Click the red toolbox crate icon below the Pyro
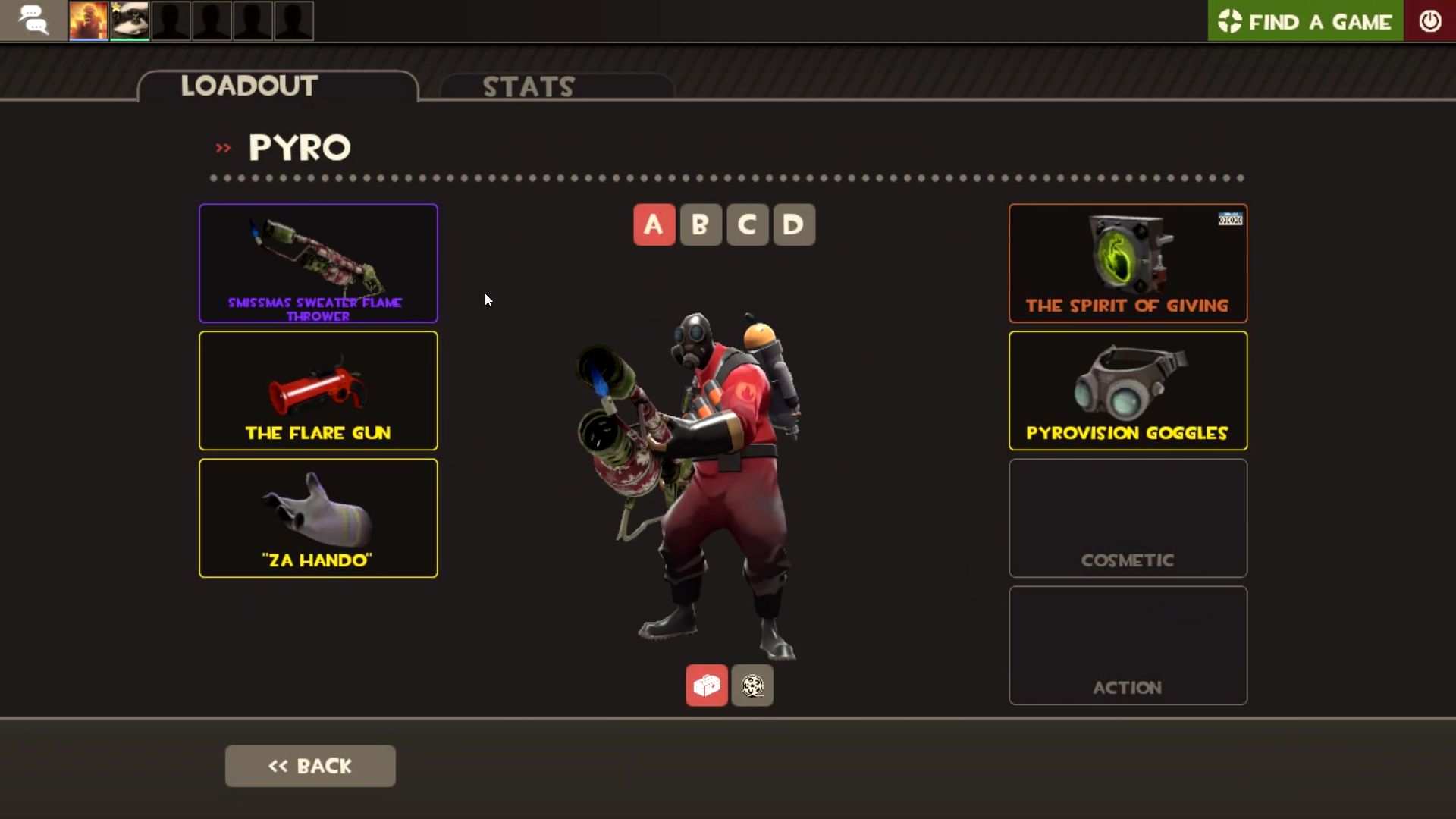 click(x=706, y=685)
